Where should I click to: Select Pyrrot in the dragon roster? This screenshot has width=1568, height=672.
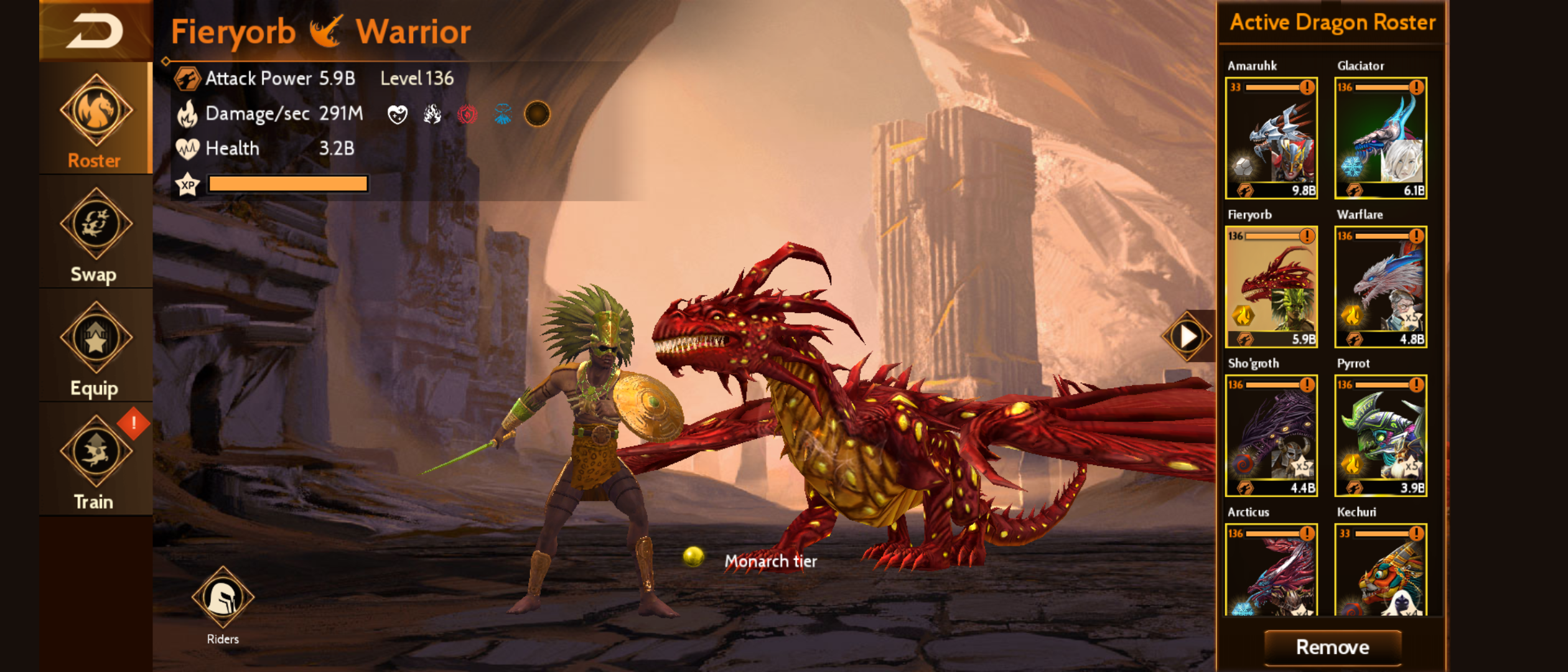pos(1381,435)
